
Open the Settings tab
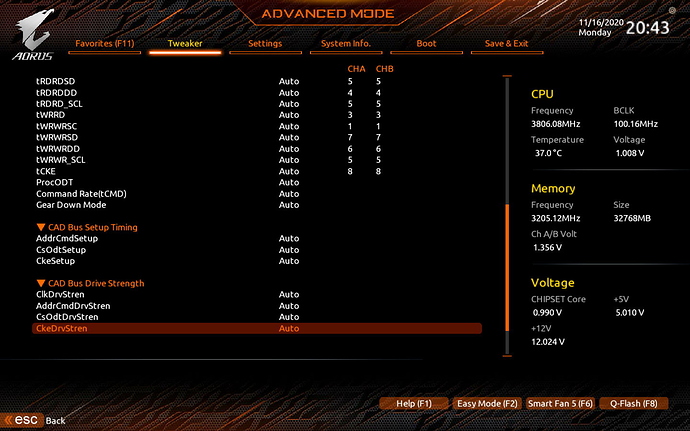point(265,44)
